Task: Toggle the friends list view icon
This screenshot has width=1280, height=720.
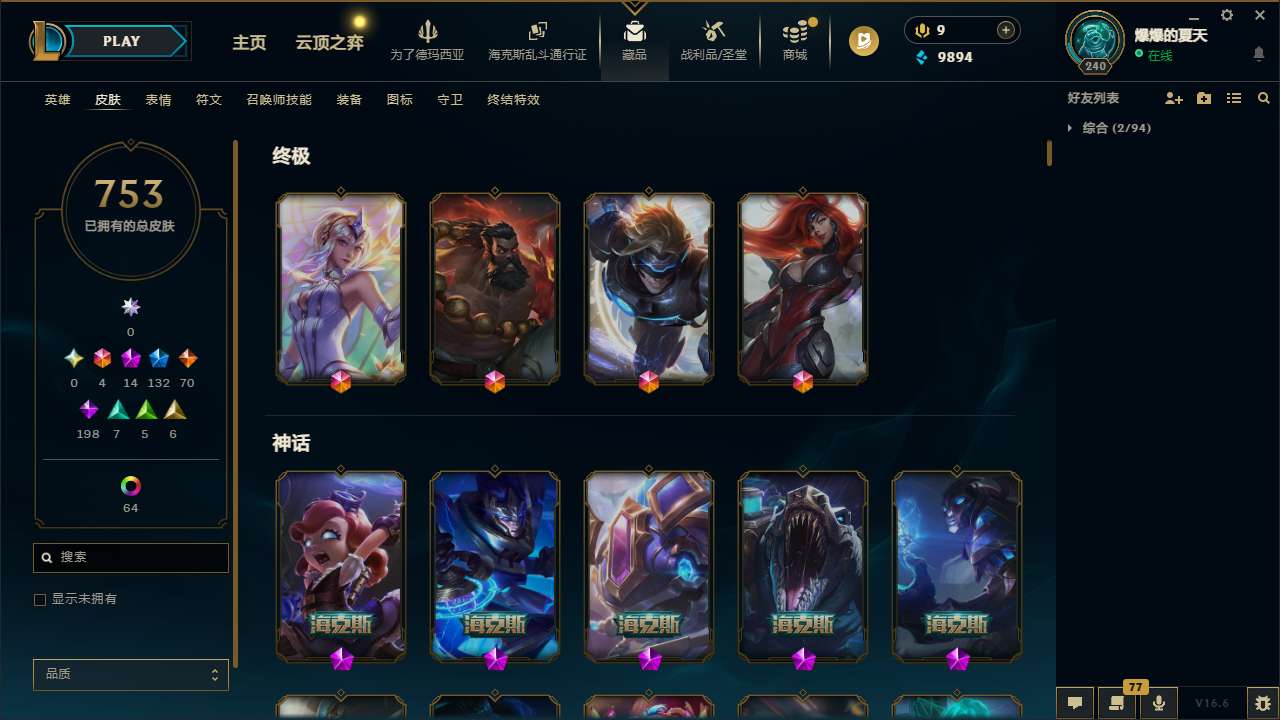Action: 1234,98
